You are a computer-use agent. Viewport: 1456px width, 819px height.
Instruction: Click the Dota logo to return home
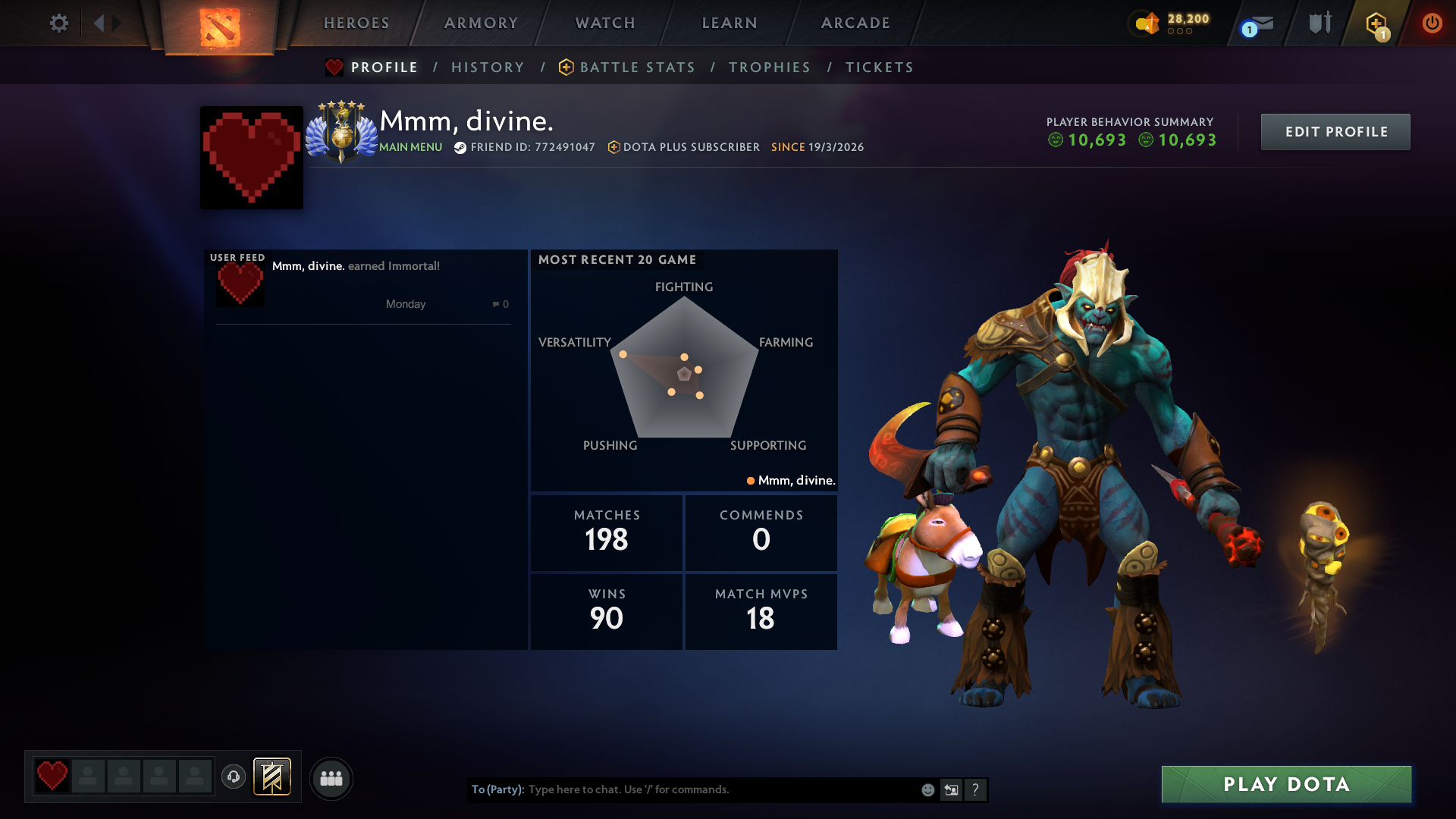pos(220,27)
